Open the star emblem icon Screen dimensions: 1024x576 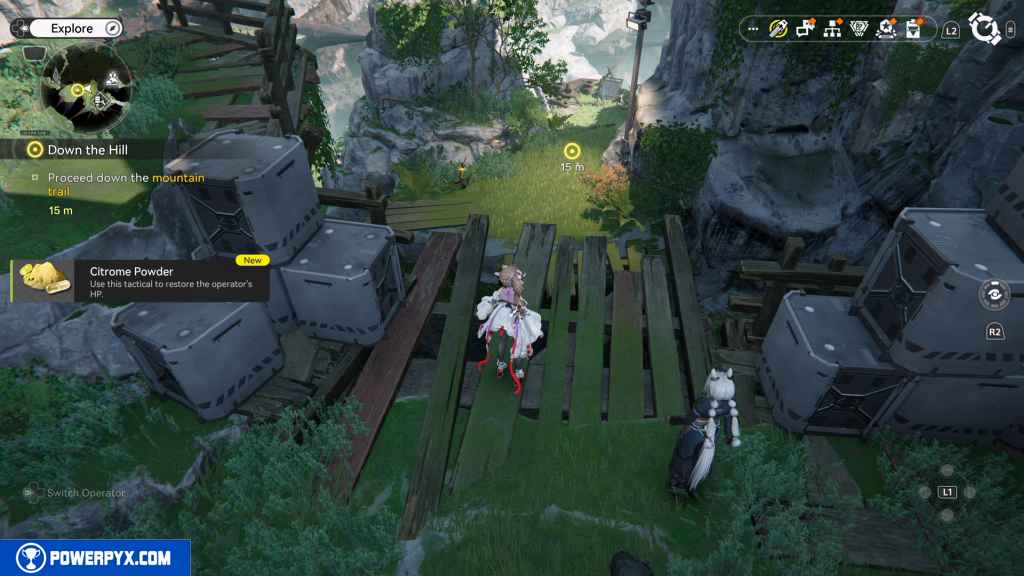tap(885, 29)
